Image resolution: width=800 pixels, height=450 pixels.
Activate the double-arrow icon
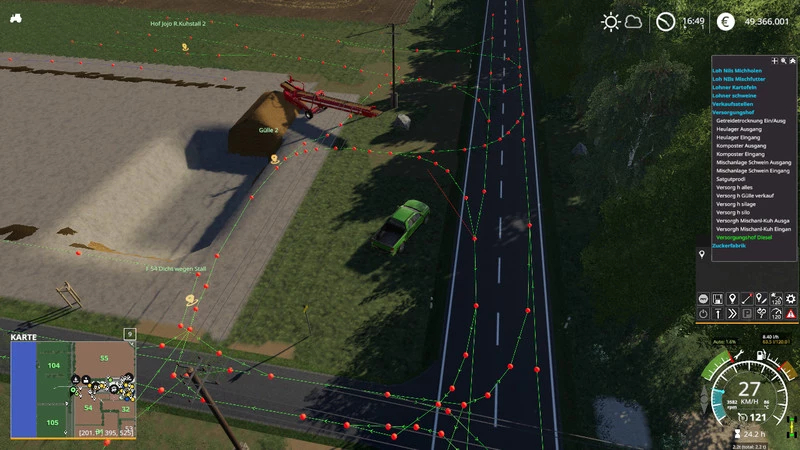[732, 313]
